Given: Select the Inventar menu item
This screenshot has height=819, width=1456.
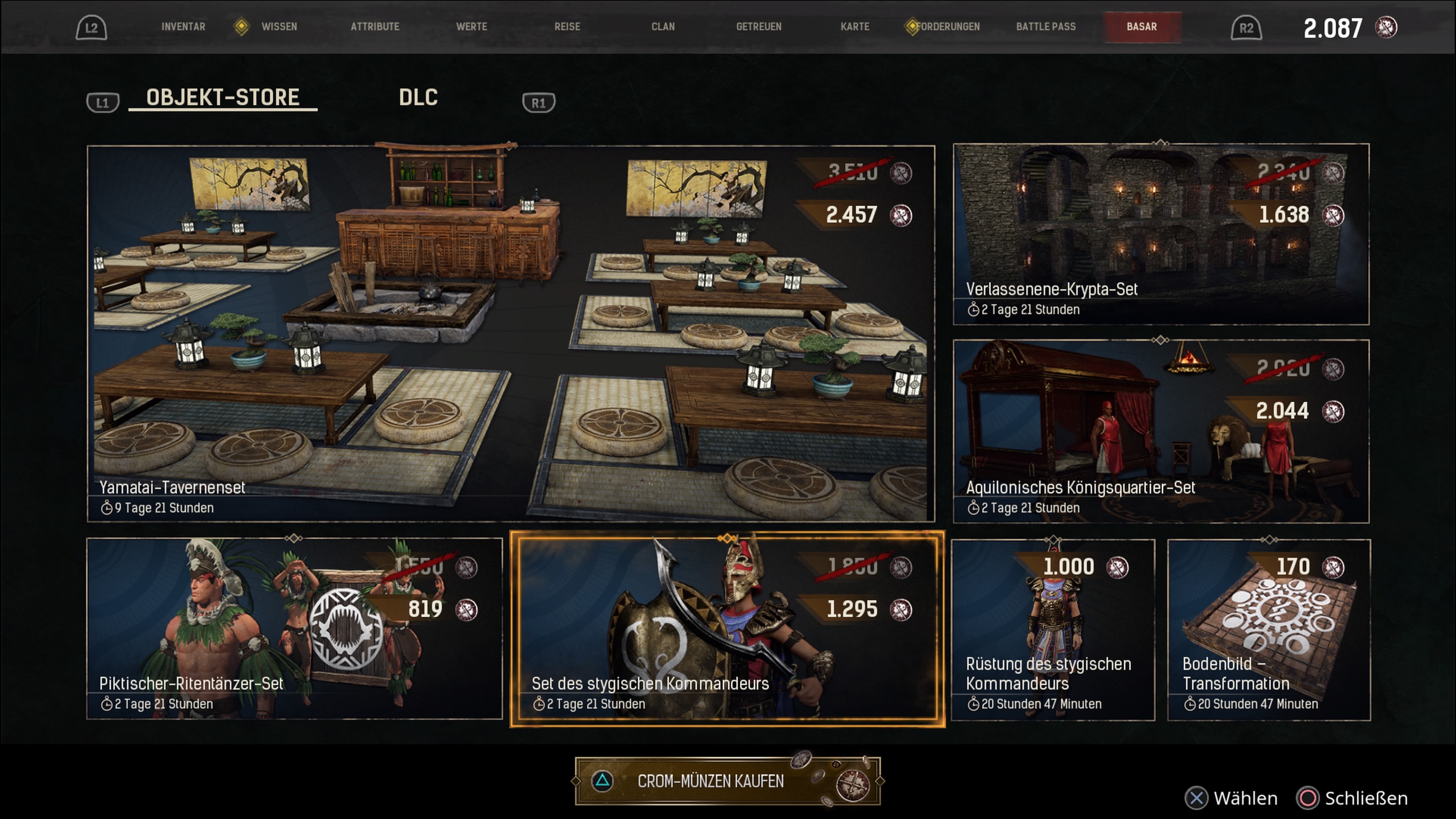Looking at the screenshot, I should click(184, 27).
